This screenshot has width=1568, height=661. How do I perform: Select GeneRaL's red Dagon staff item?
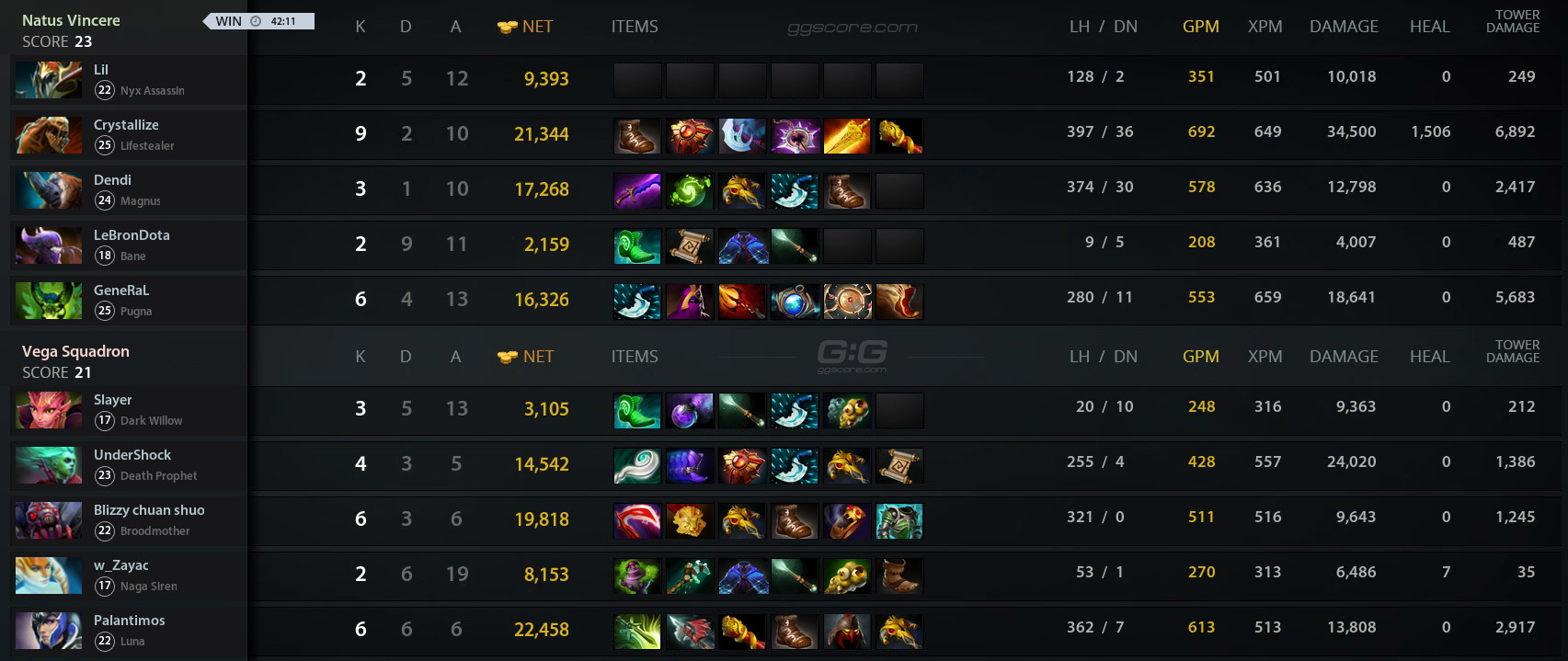tap(742, 302)
